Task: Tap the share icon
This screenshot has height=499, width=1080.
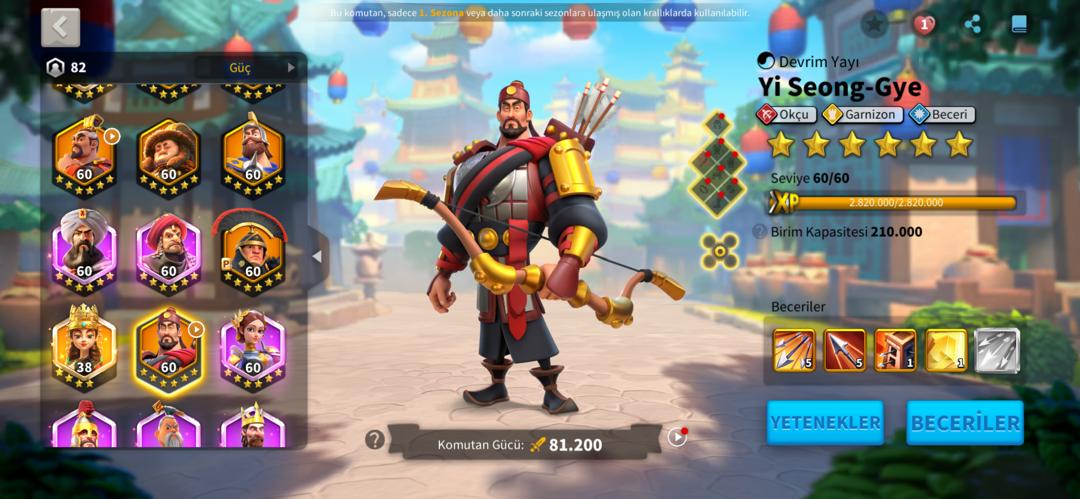Action: (x=972, y=25)
